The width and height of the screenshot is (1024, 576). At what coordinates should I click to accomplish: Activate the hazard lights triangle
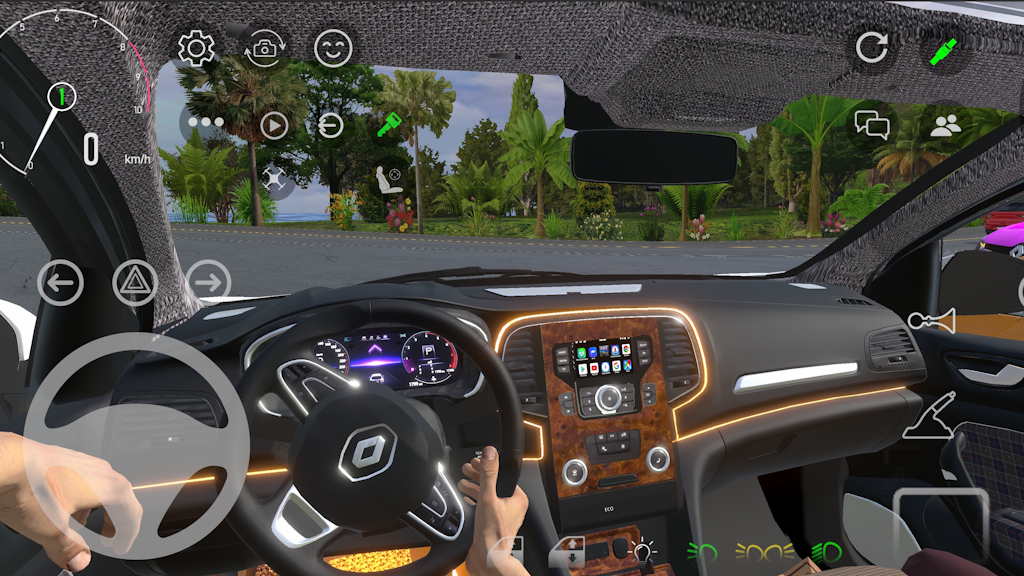[x=134, y=283]
